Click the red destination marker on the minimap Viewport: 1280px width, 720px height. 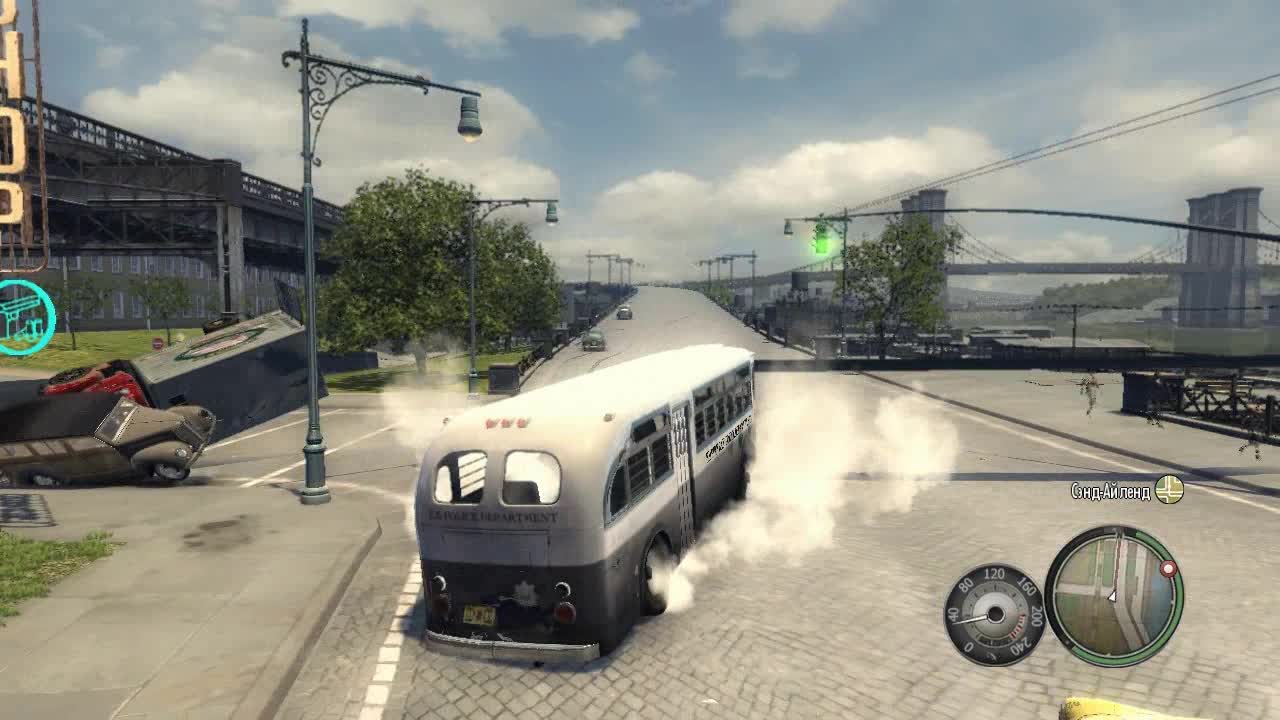[x=1168, y=567]
